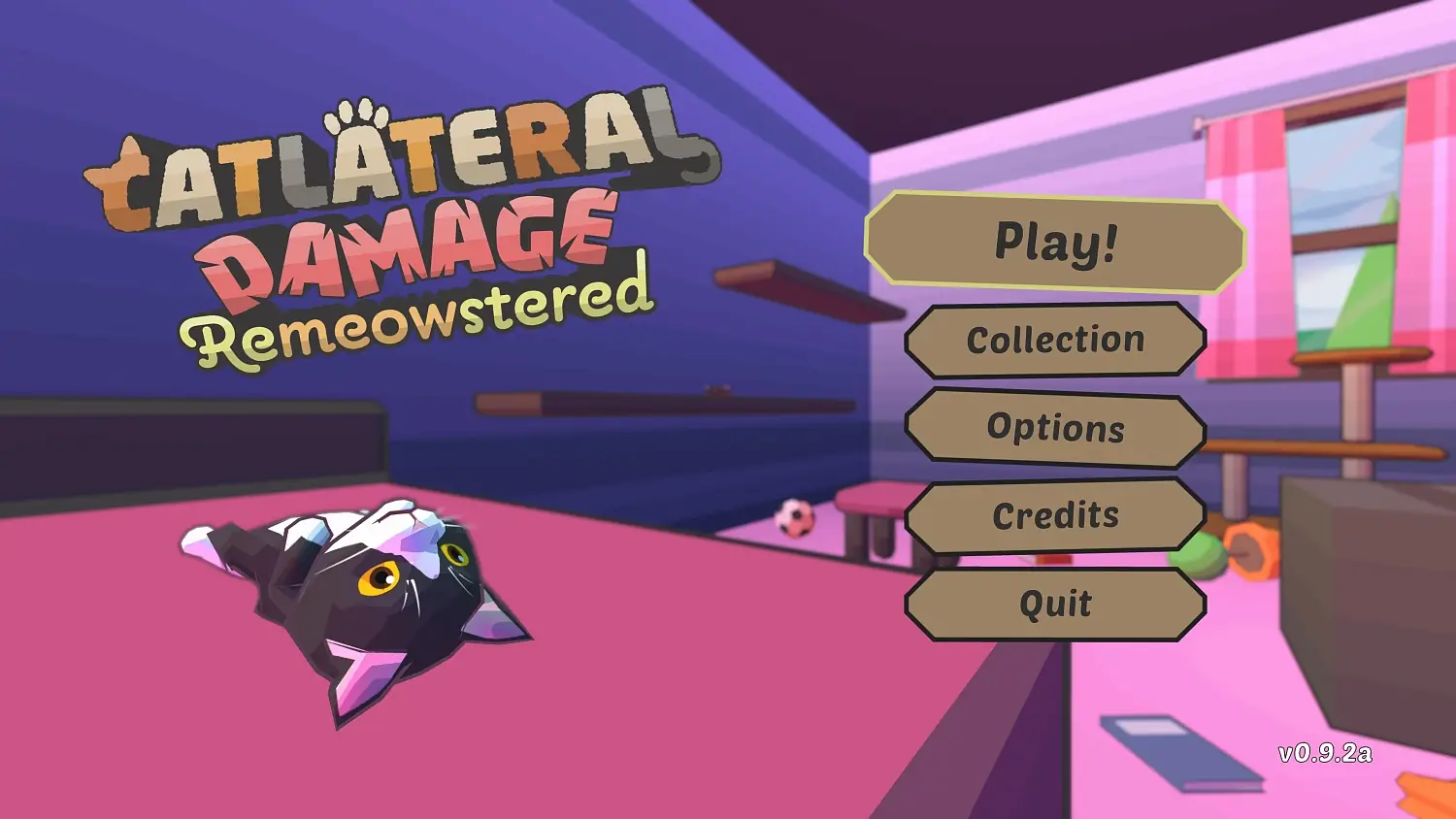Click the version number v0.9.2a
Viewport: 1456px width, 819px height.
[1327, 755]
